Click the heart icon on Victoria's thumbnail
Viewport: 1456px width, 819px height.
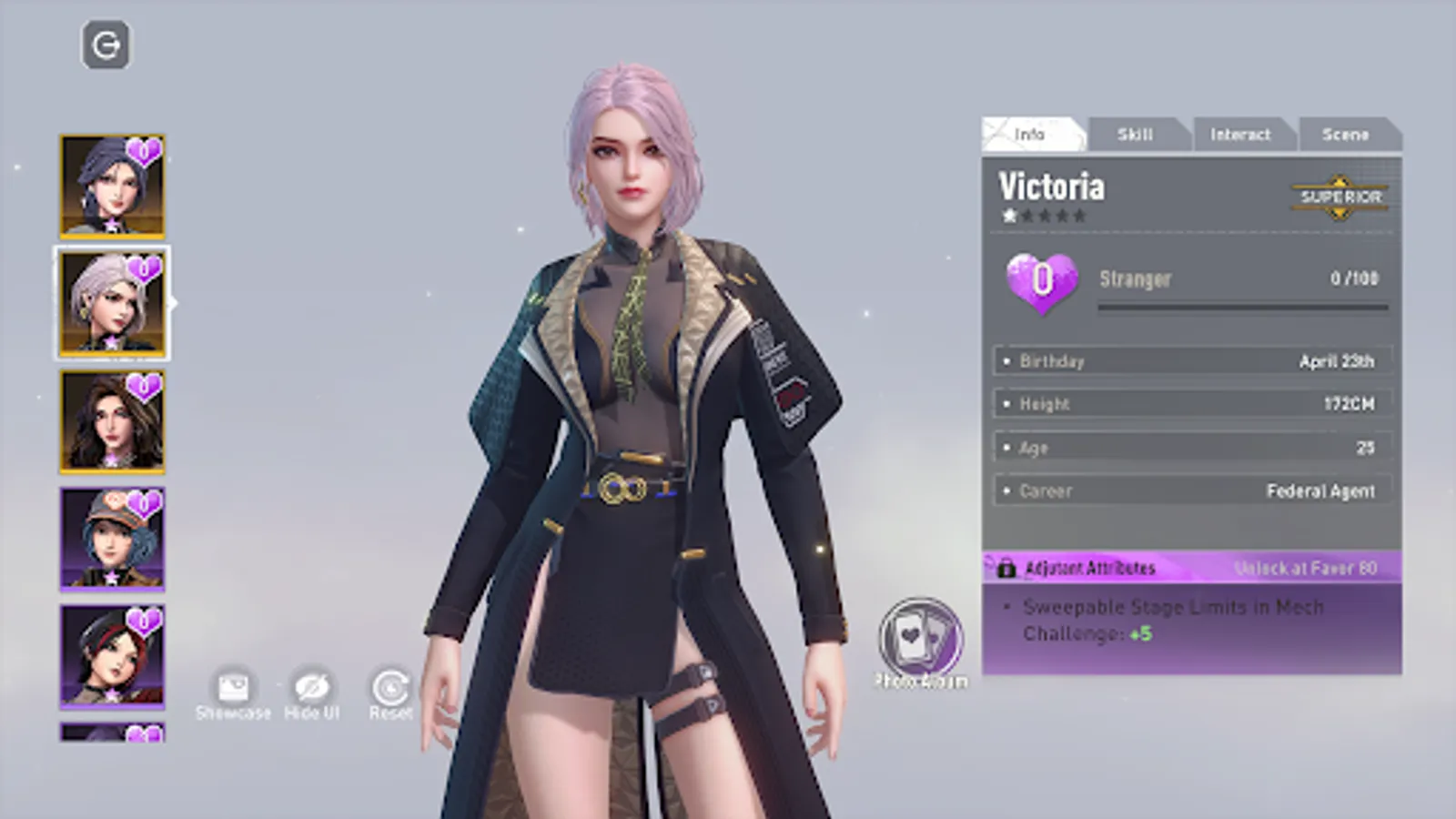pyautogui.click(x=146, y=268)
